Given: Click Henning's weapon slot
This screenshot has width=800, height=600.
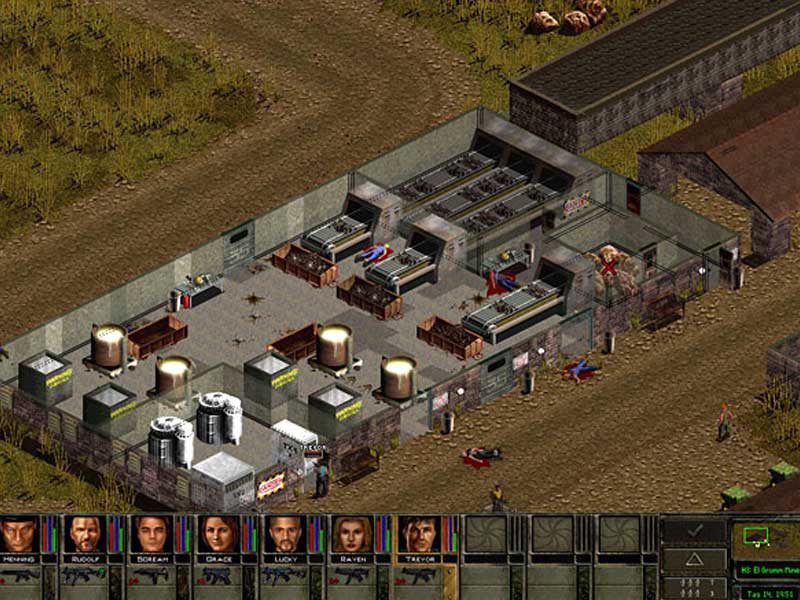Looking at the screenshot, I should coord(20,576).
